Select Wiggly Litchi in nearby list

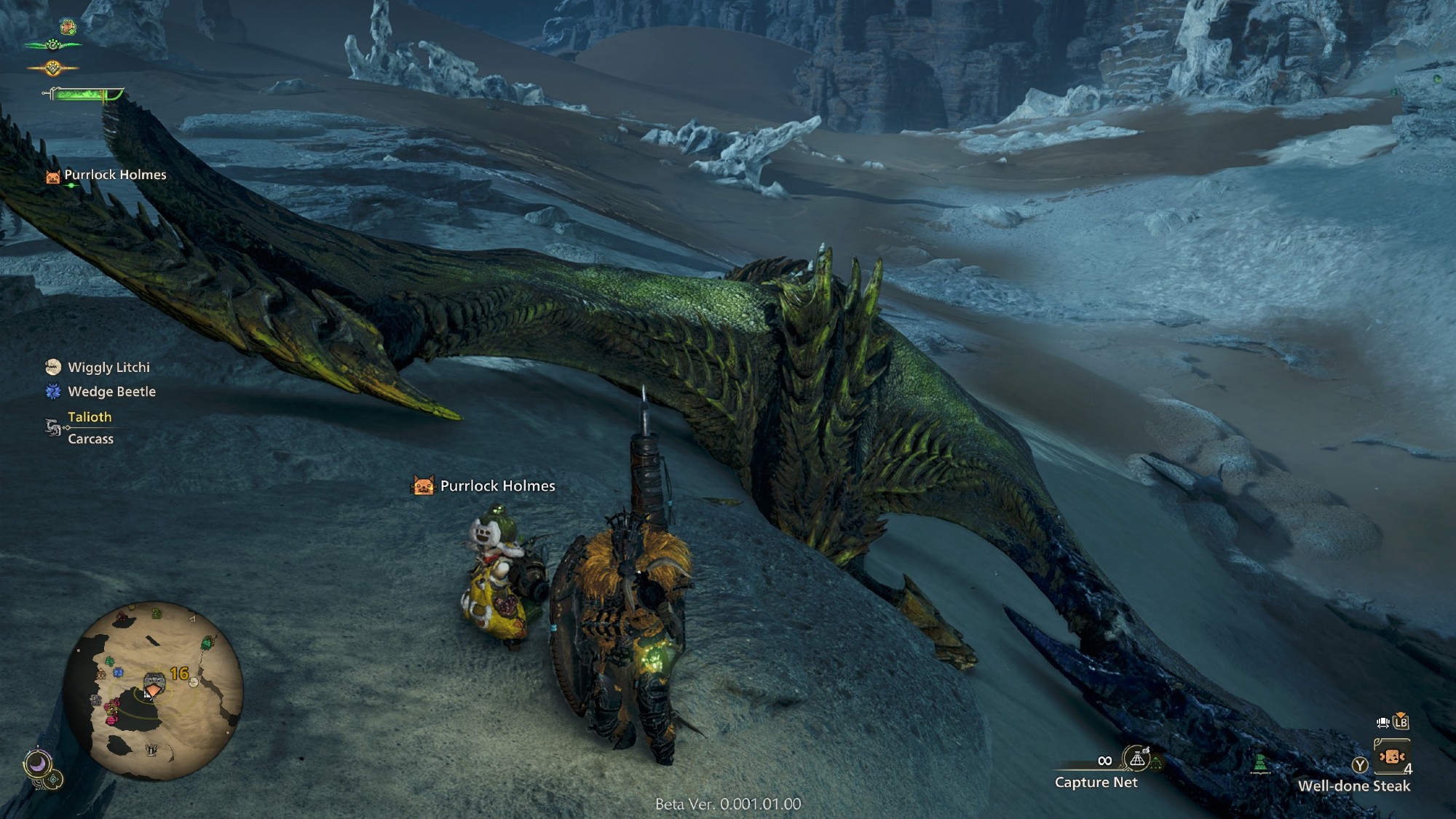(x=108, y=368)
